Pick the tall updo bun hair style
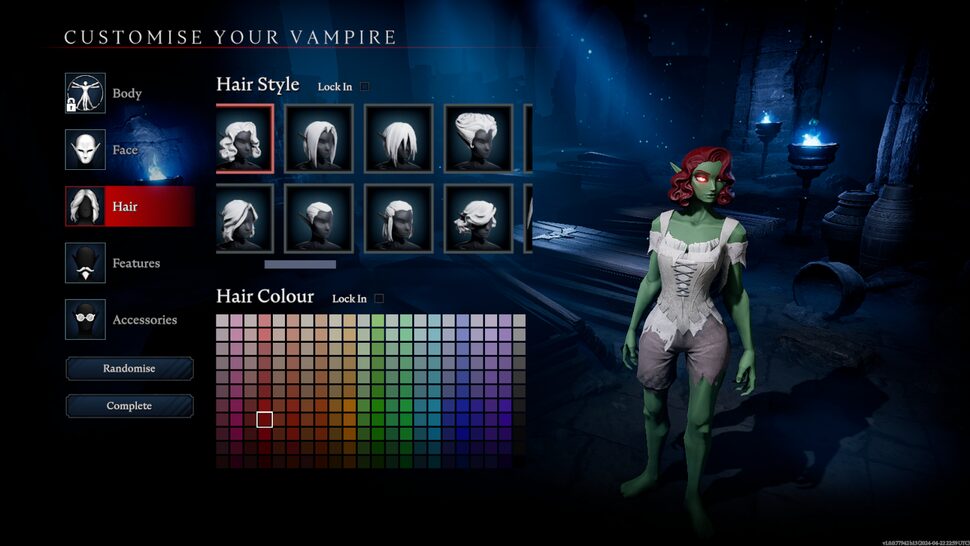The height and width of the screenshot is (546, 970). [x=478, y=138]
